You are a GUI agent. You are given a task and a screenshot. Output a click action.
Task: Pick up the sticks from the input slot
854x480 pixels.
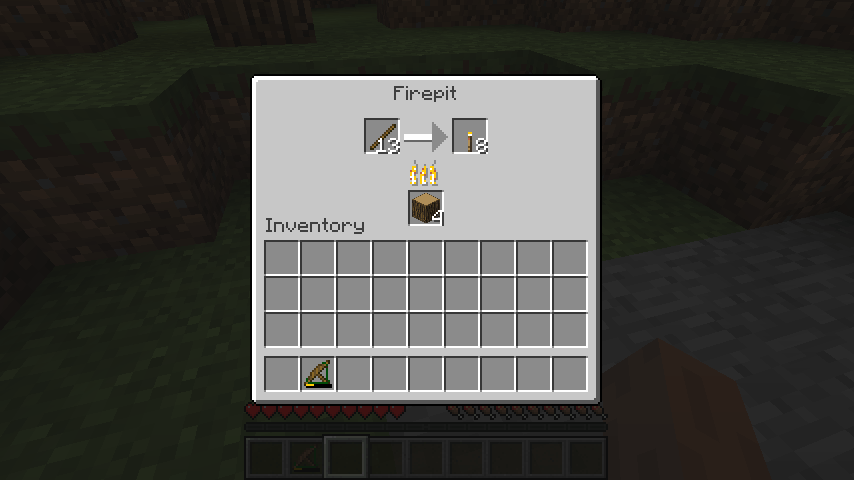pyautogui.click(x=381, y=136)
